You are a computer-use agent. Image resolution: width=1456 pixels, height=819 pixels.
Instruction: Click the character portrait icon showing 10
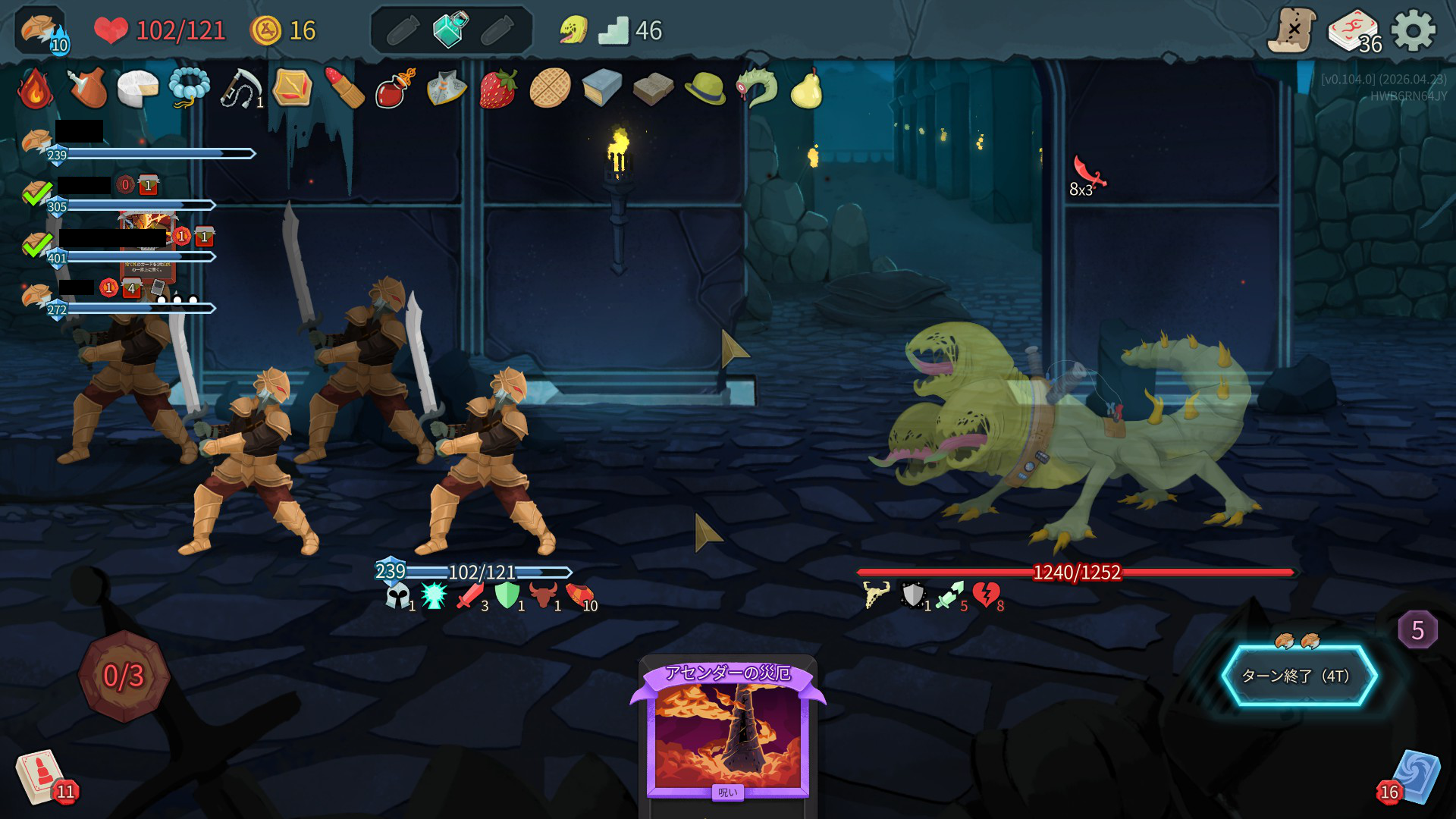coord(42,32)
